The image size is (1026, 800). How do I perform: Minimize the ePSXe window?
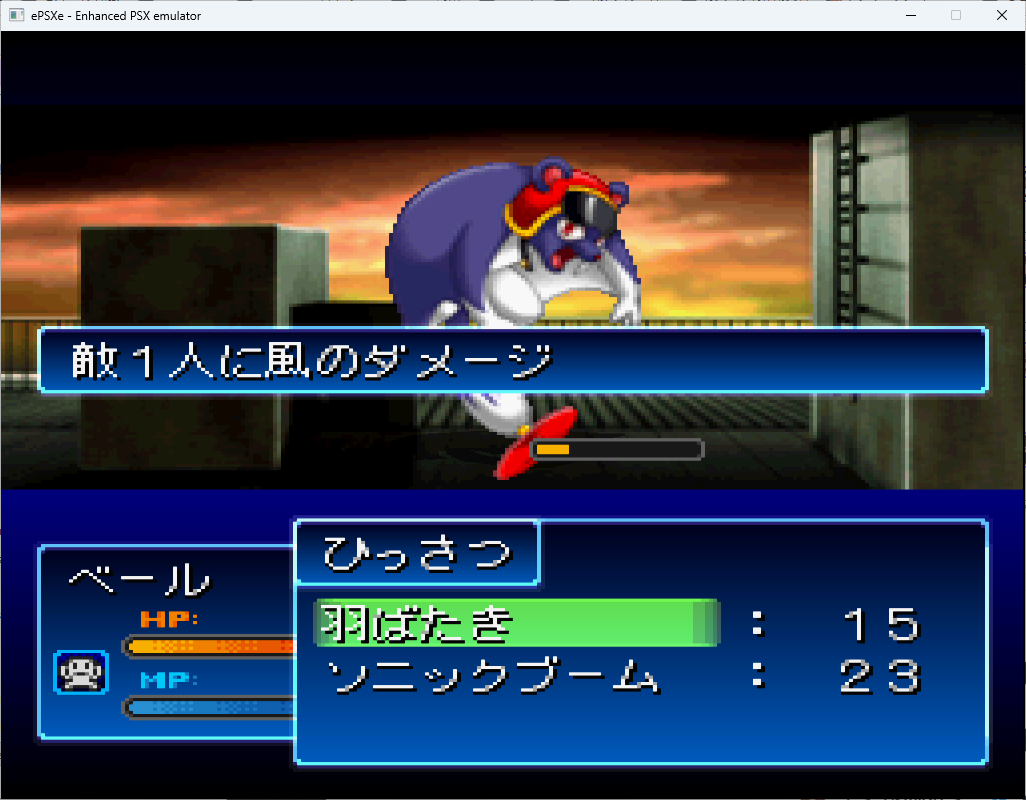click(910, 15)
